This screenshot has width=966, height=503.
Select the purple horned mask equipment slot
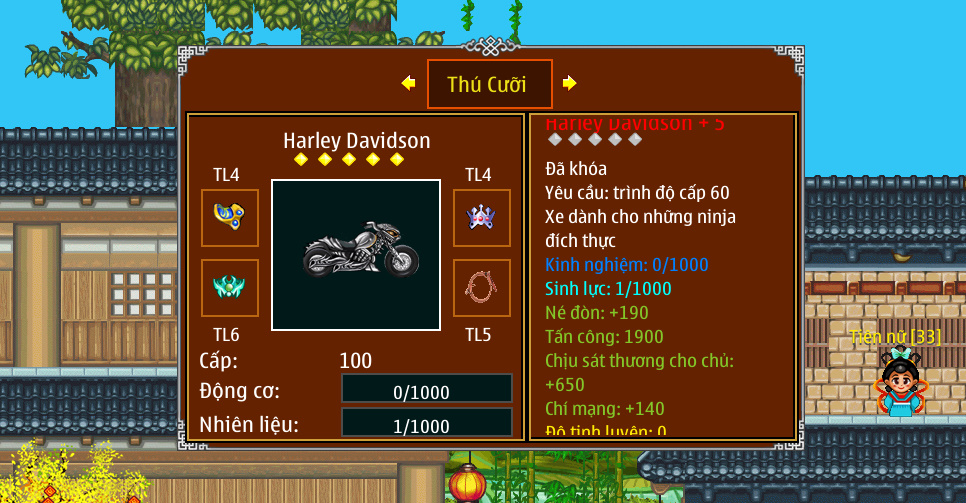pos(482,218)
